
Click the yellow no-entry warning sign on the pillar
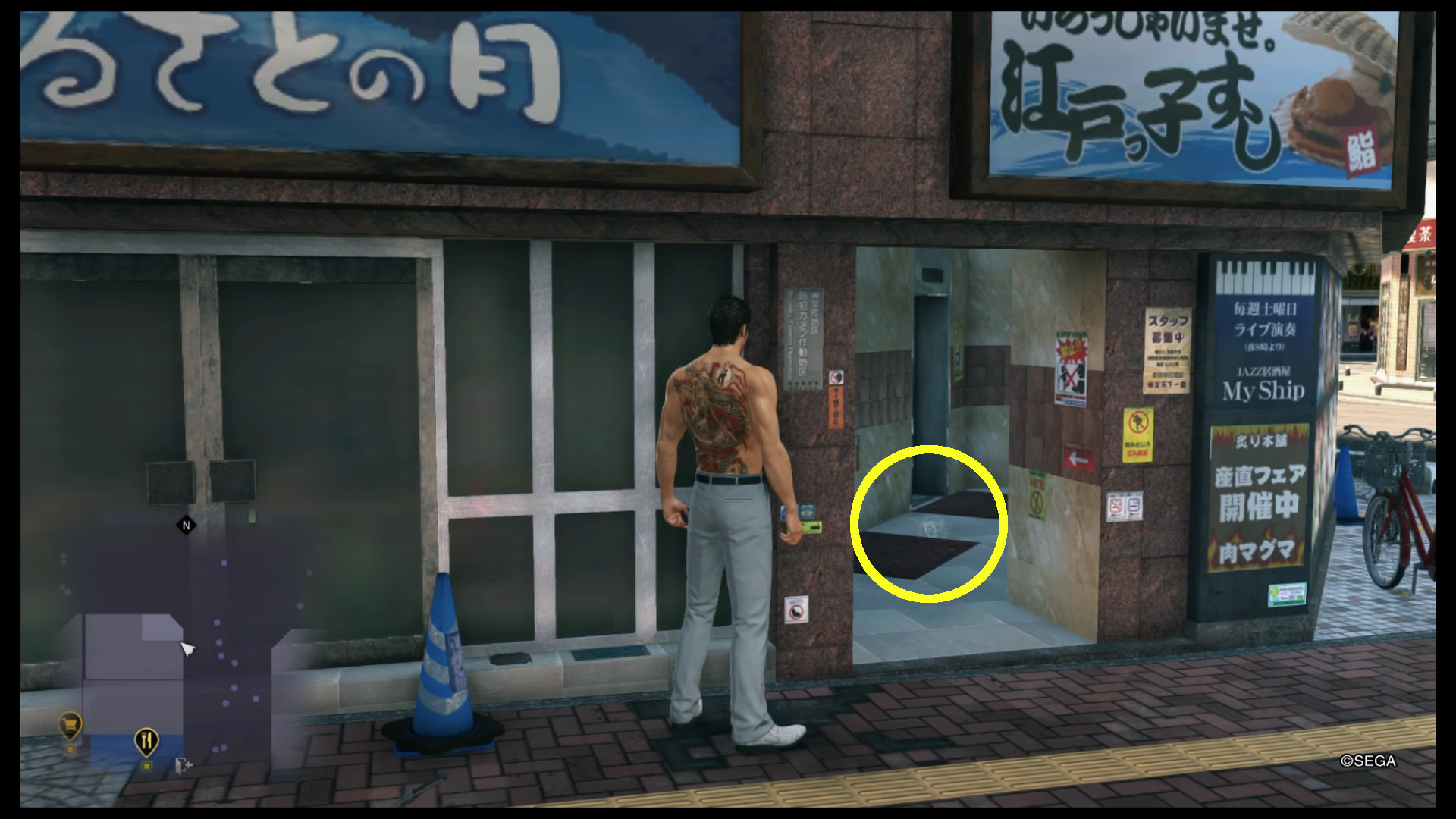pos(1138,433)
